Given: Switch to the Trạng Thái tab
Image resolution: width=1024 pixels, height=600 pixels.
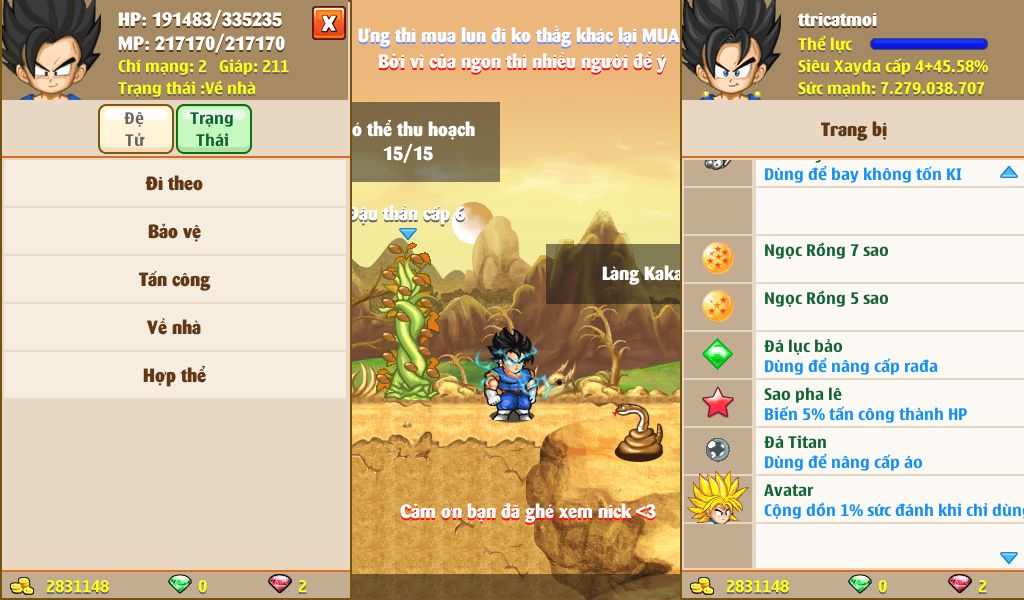Looking at the screenshot, I should (213, 129).
